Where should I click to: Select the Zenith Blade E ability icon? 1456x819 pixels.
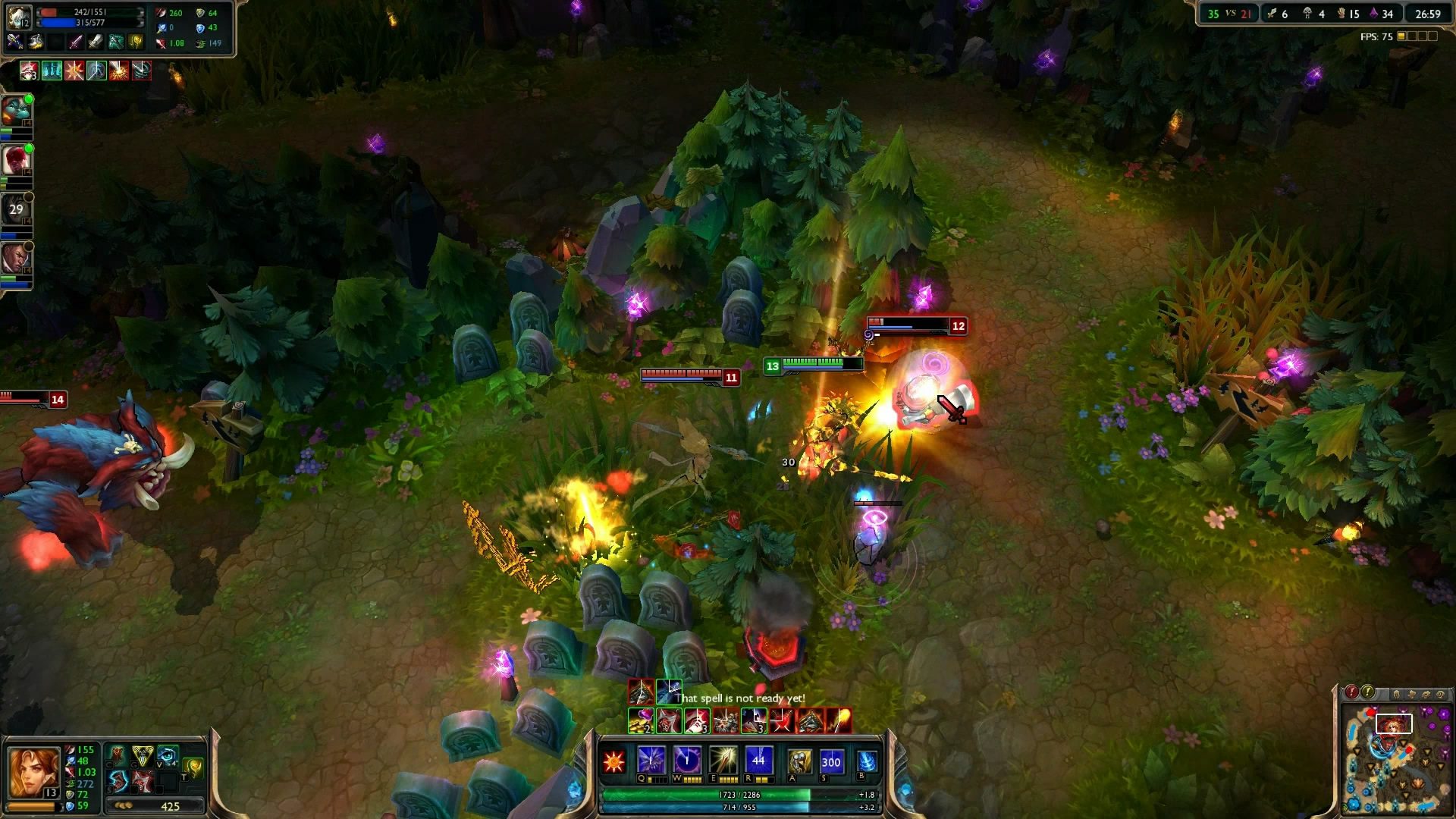click(723, 760)
